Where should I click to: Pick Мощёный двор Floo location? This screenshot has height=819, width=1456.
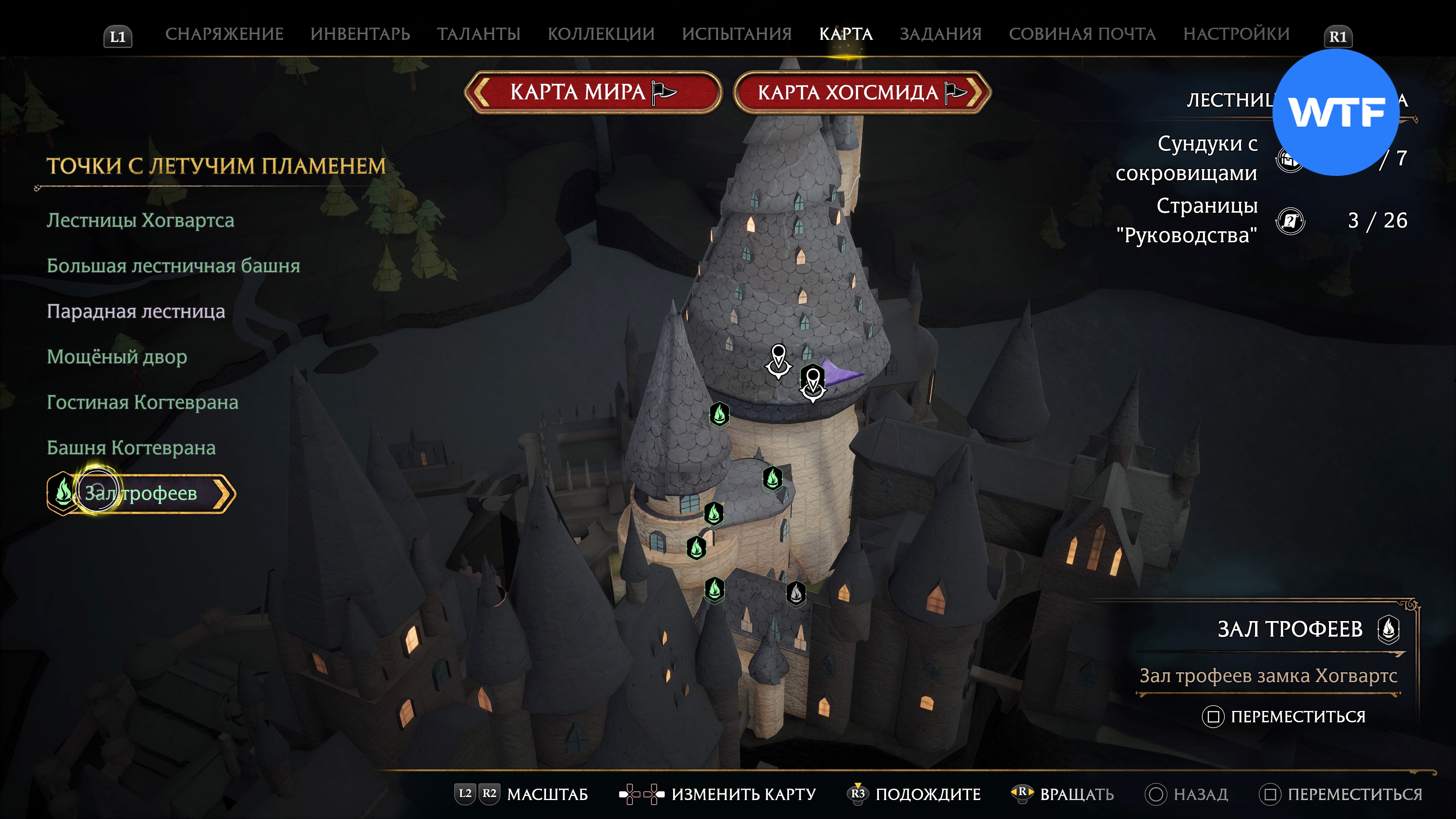(116, 357)
